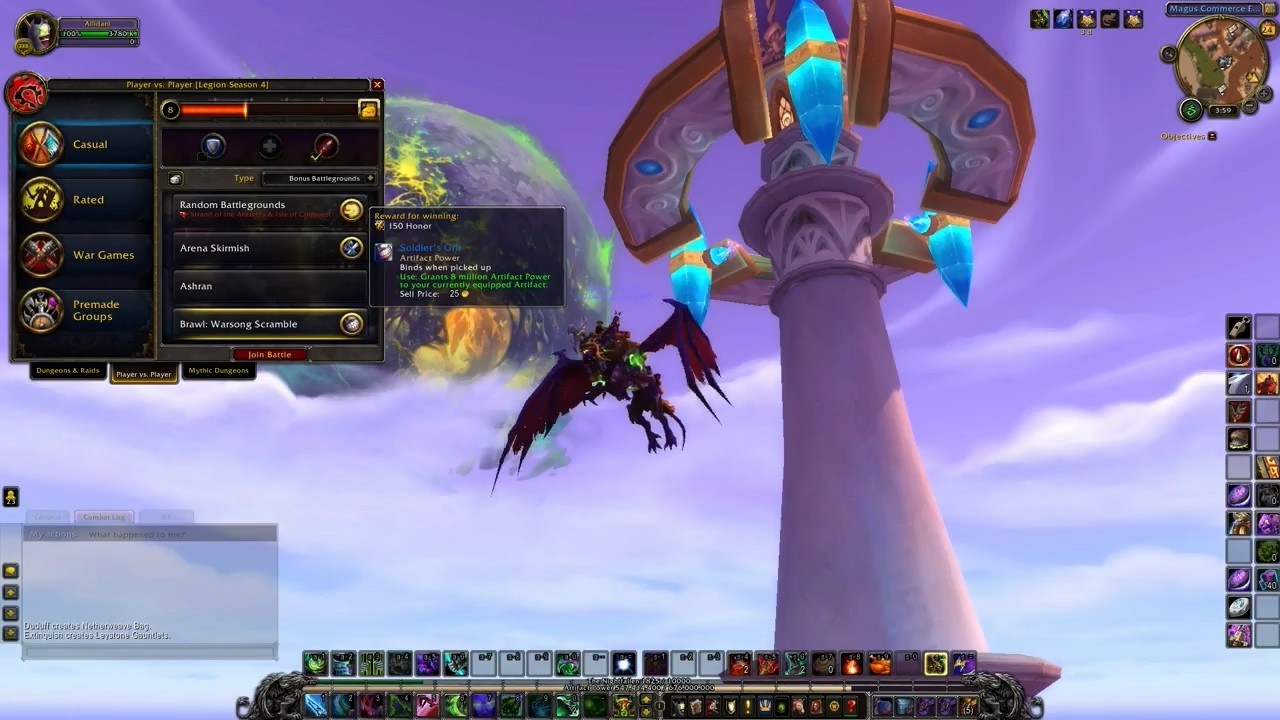Viewport: 1280px width, 720px height.
Task: Switch to the Mythic Dungeons tab
Action: 218,371
